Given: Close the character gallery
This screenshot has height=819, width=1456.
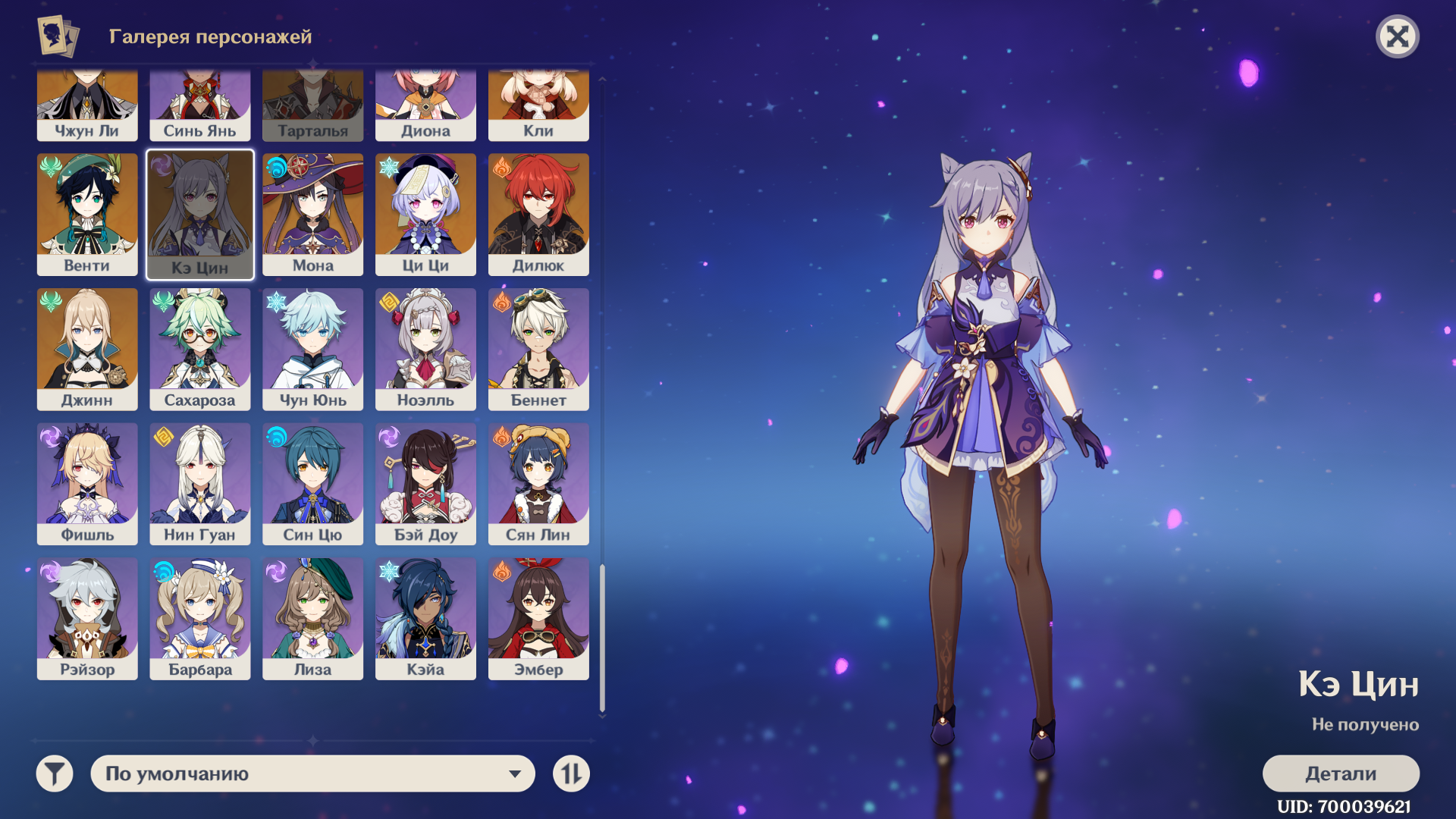Looking at the screenshot, I should tap(1397, 36).
